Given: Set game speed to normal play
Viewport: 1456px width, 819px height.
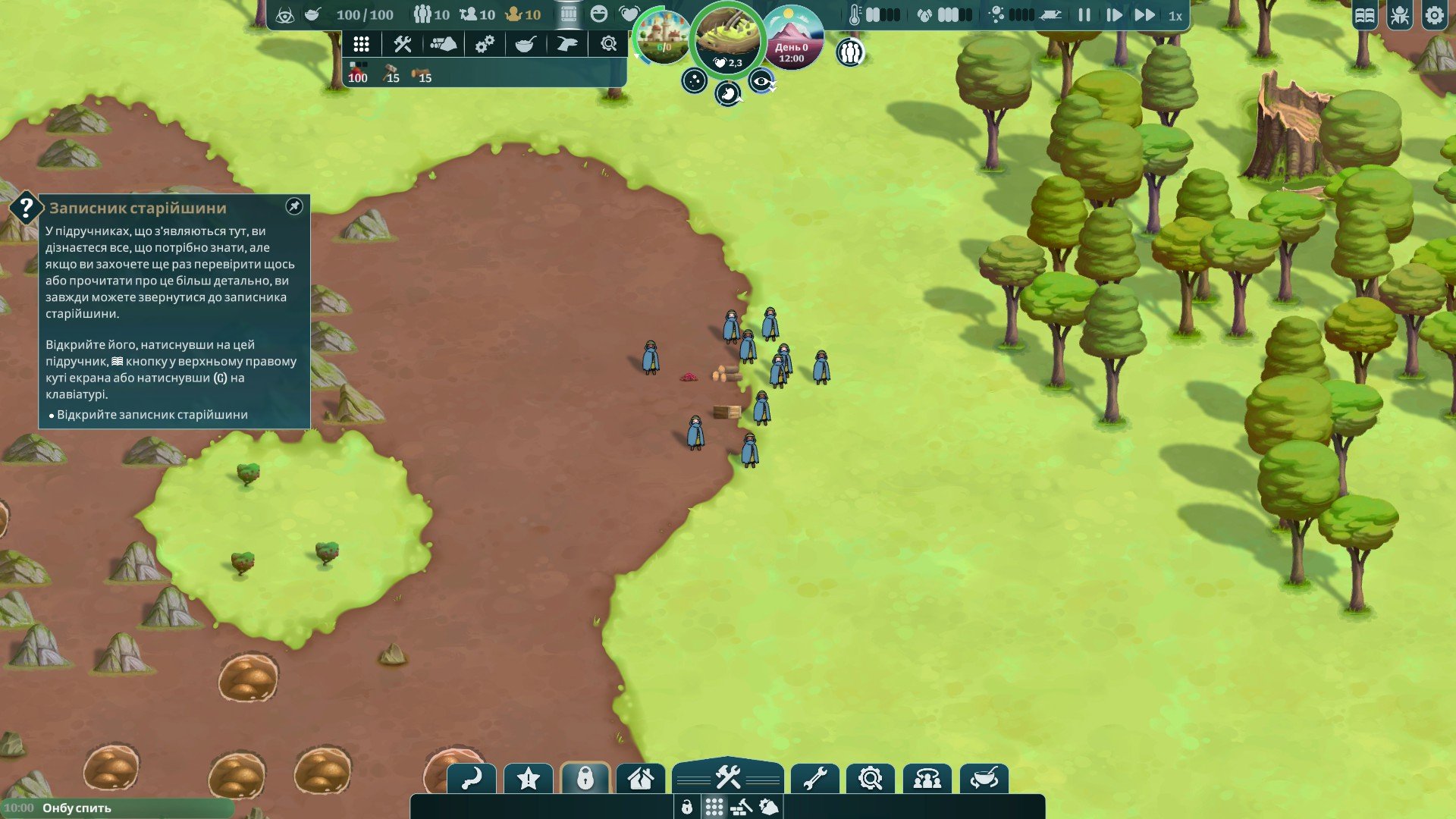Looking at the screenshot, I should pyautogui.click(x=1113, y=15).
